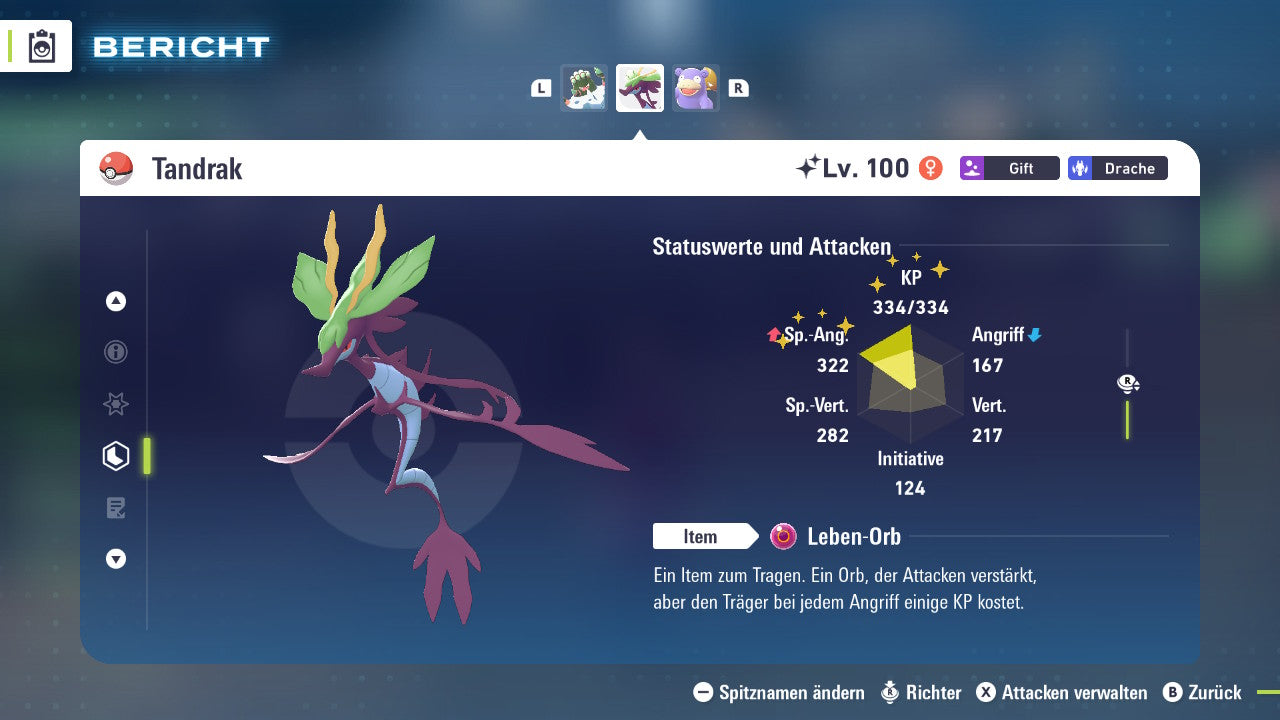Click the up arrow in the page sidebar

[x=116, y=301]
